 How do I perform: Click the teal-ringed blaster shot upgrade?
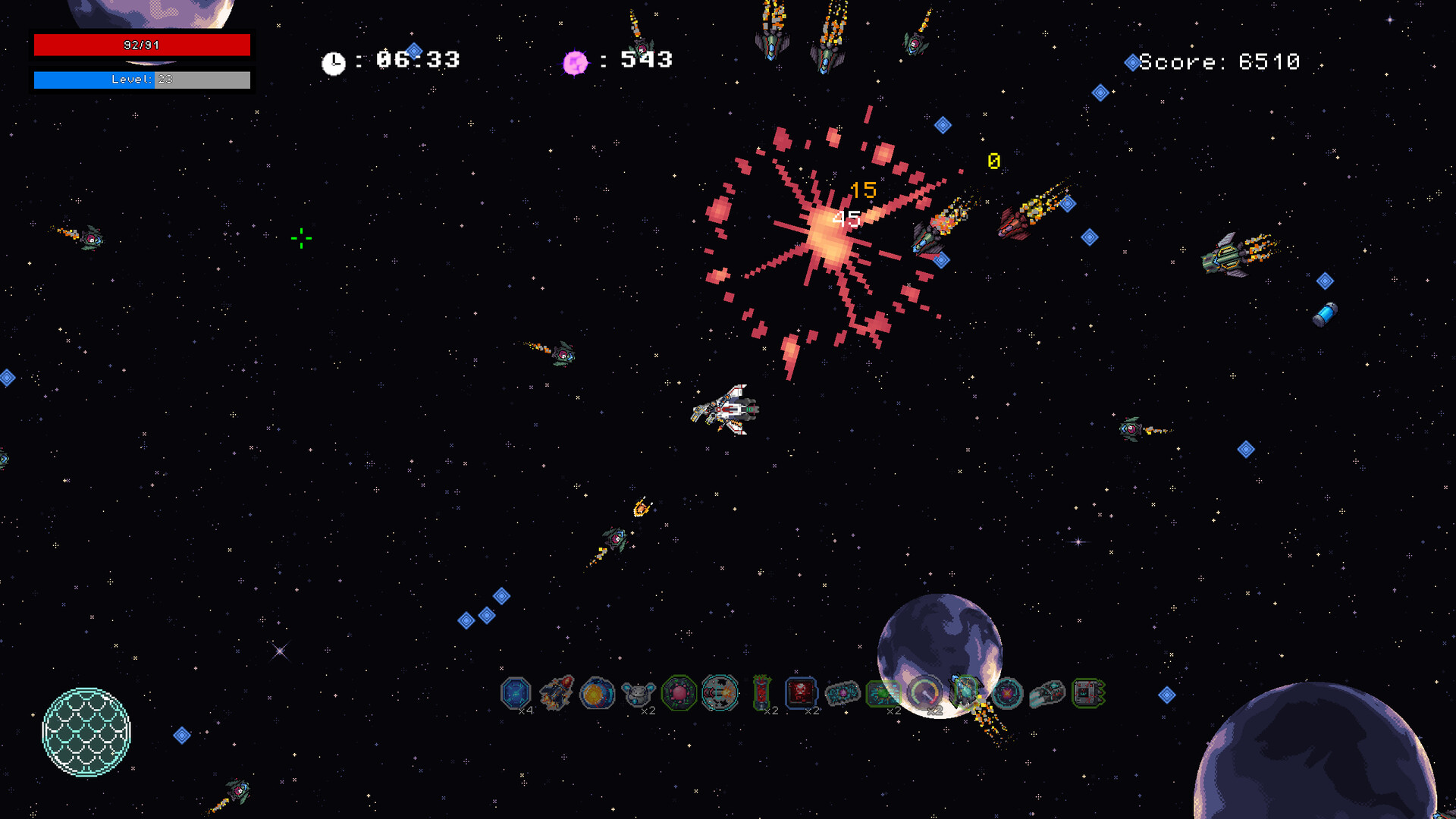pos(720,693)
